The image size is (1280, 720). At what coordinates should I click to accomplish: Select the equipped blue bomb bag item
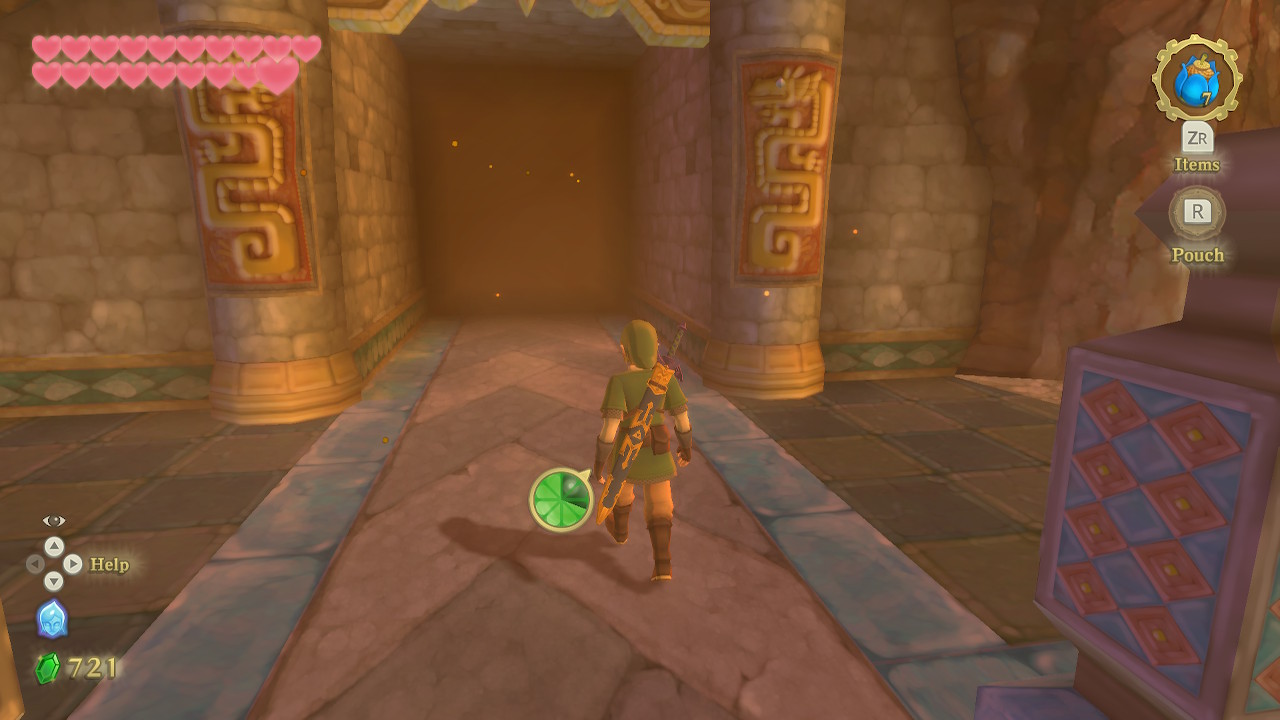(x=1196, y=80)
